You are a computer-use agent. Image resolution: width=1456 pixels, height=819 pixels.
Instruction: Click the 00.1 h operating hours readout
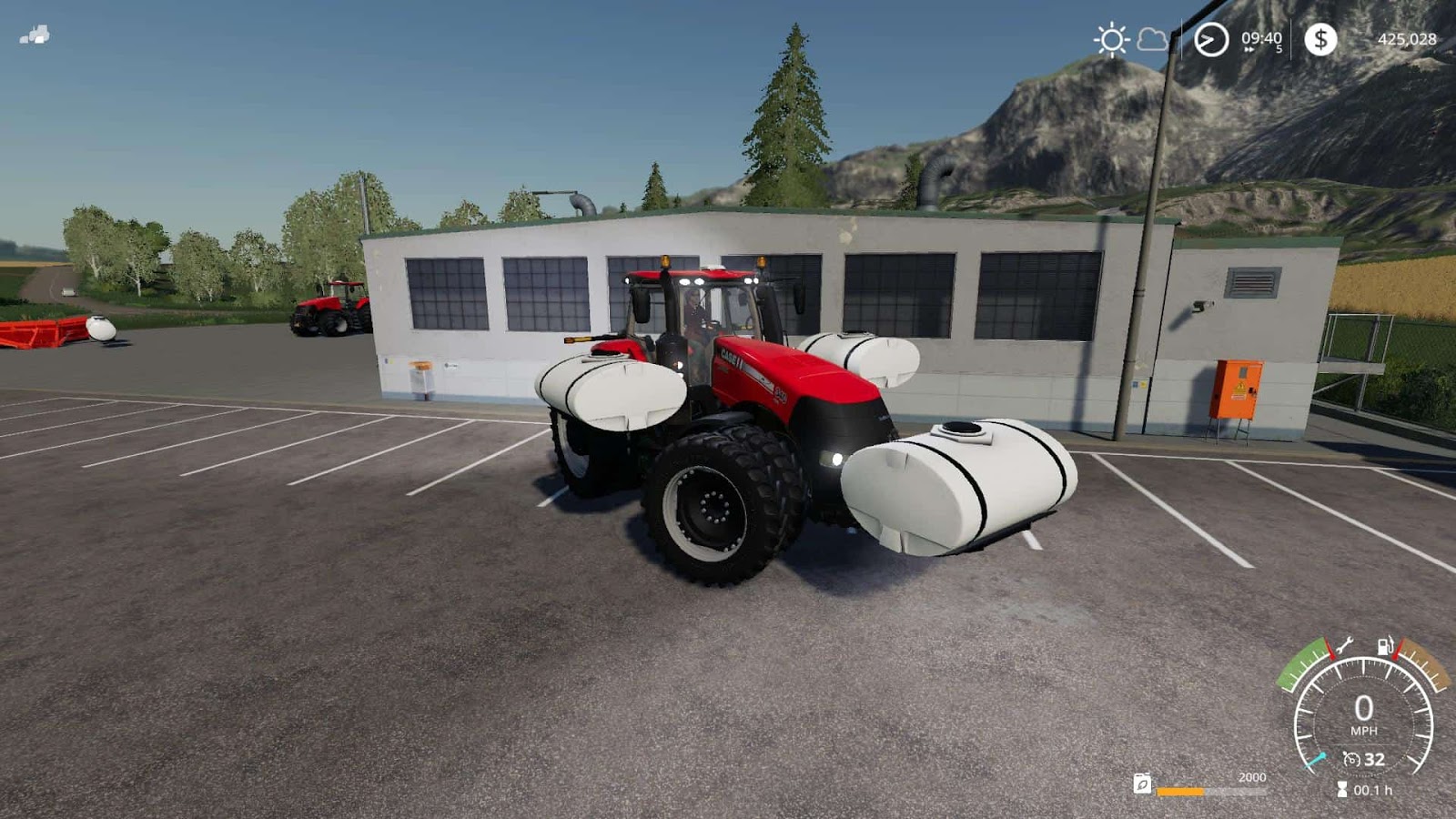click(1374, 790)
